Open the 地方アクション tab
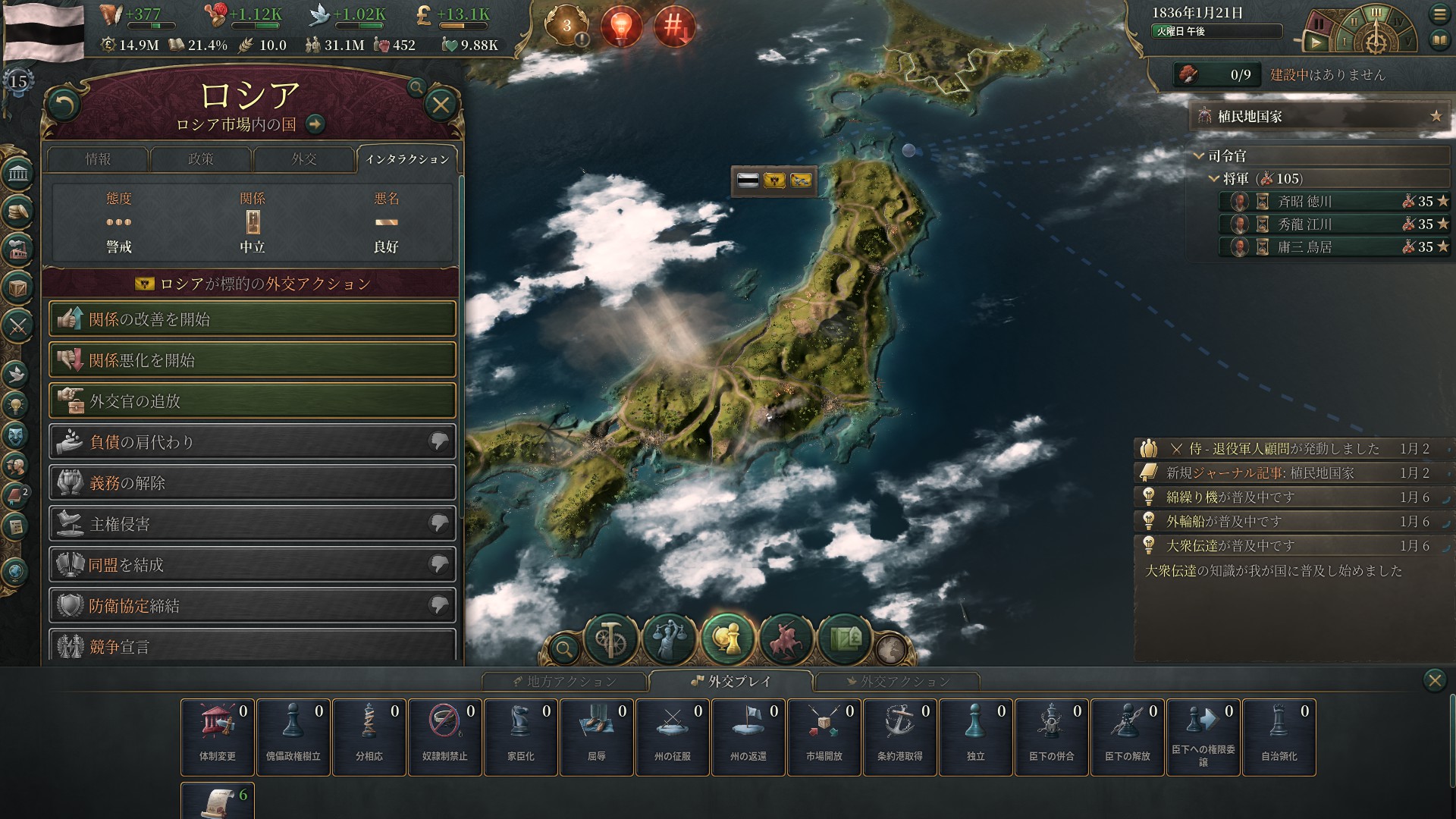The image size is (1456, 819). (x=566, y=682)
